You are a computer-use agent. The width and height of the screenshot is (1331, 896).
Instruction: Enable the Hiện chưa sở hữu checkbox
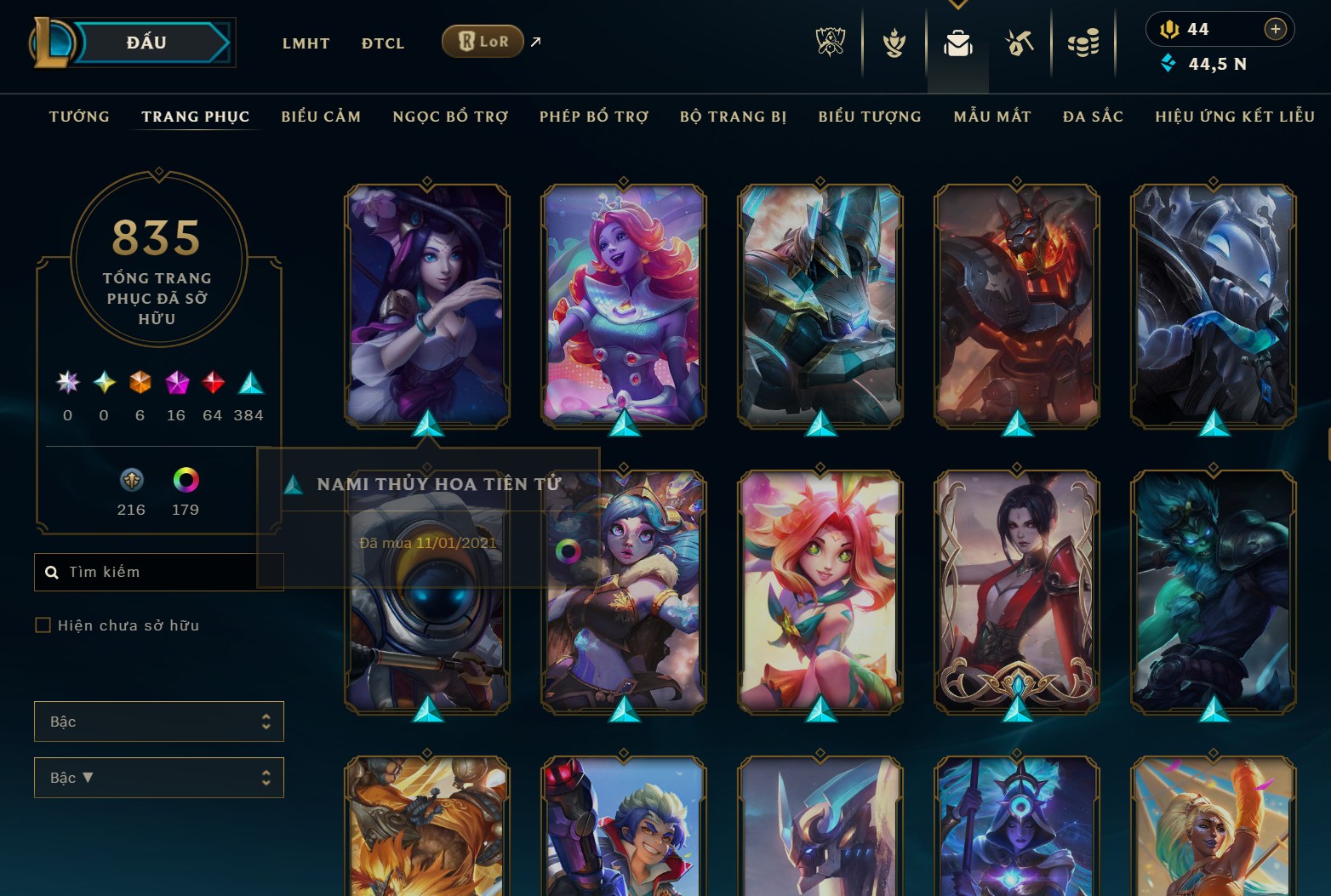(x=42, y=625)
